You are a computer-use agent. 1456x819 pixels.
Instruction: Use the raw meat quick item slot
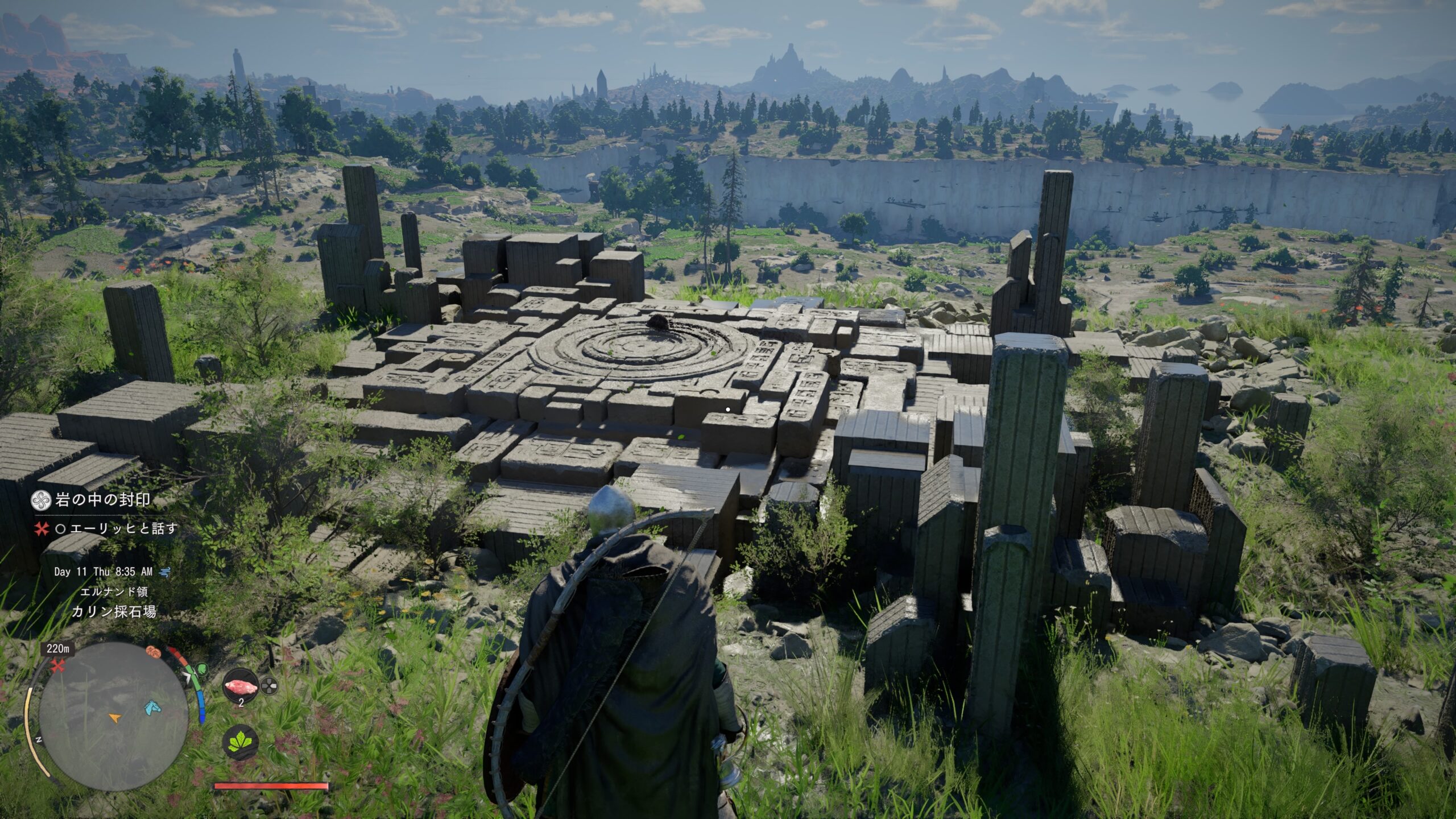(x=241, y=687)
